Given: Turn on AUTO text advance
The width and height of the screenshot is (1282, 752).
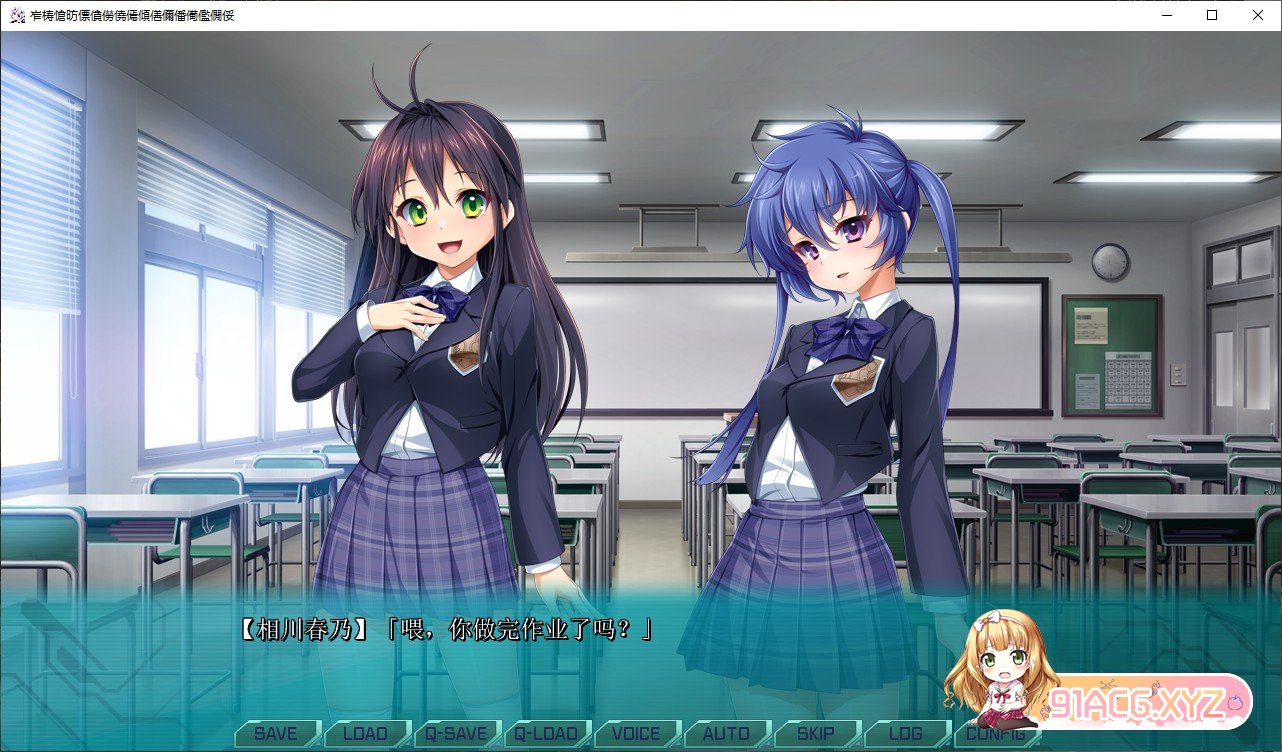Looking at the screenshot, I should (x=726, y=734).
